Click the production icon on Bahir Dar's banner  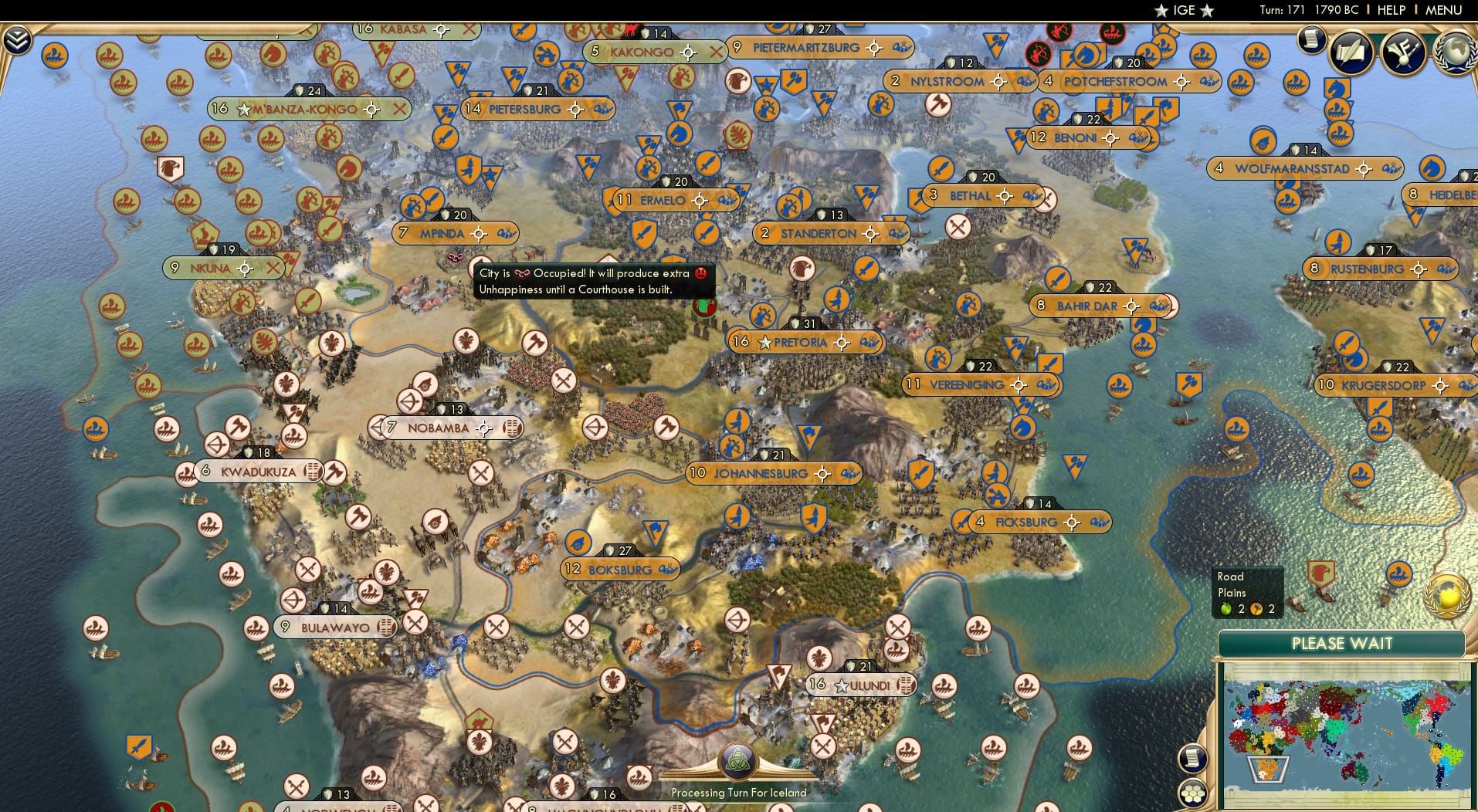(1160, 306)
